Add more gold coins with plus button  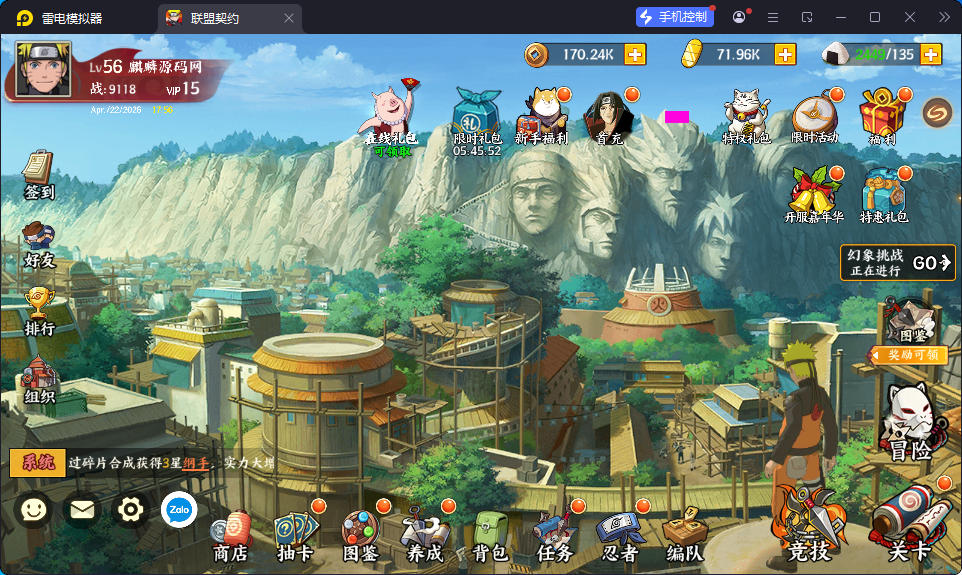point(634,55)
